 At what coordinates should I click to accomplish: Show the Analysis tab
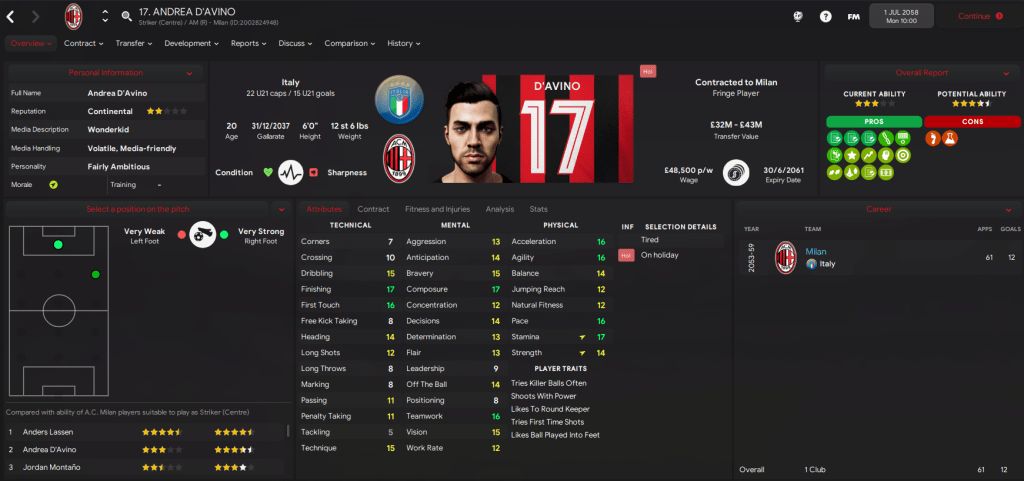(x=499, y=209)
